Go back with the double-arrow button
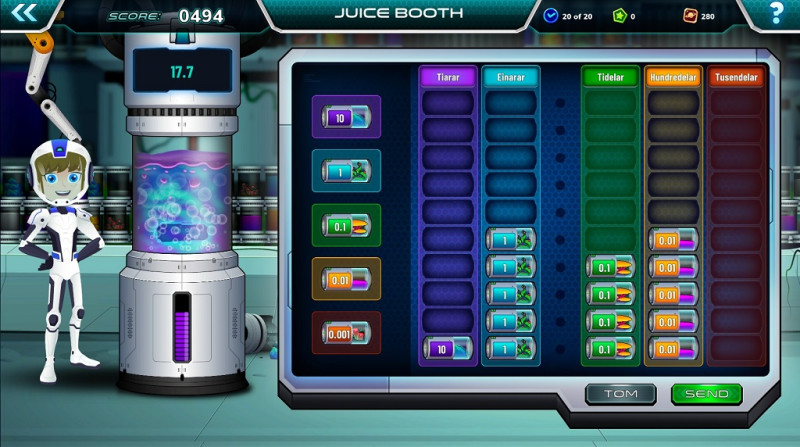The width and height of the screenshot is (800, 447). (26, 13)
